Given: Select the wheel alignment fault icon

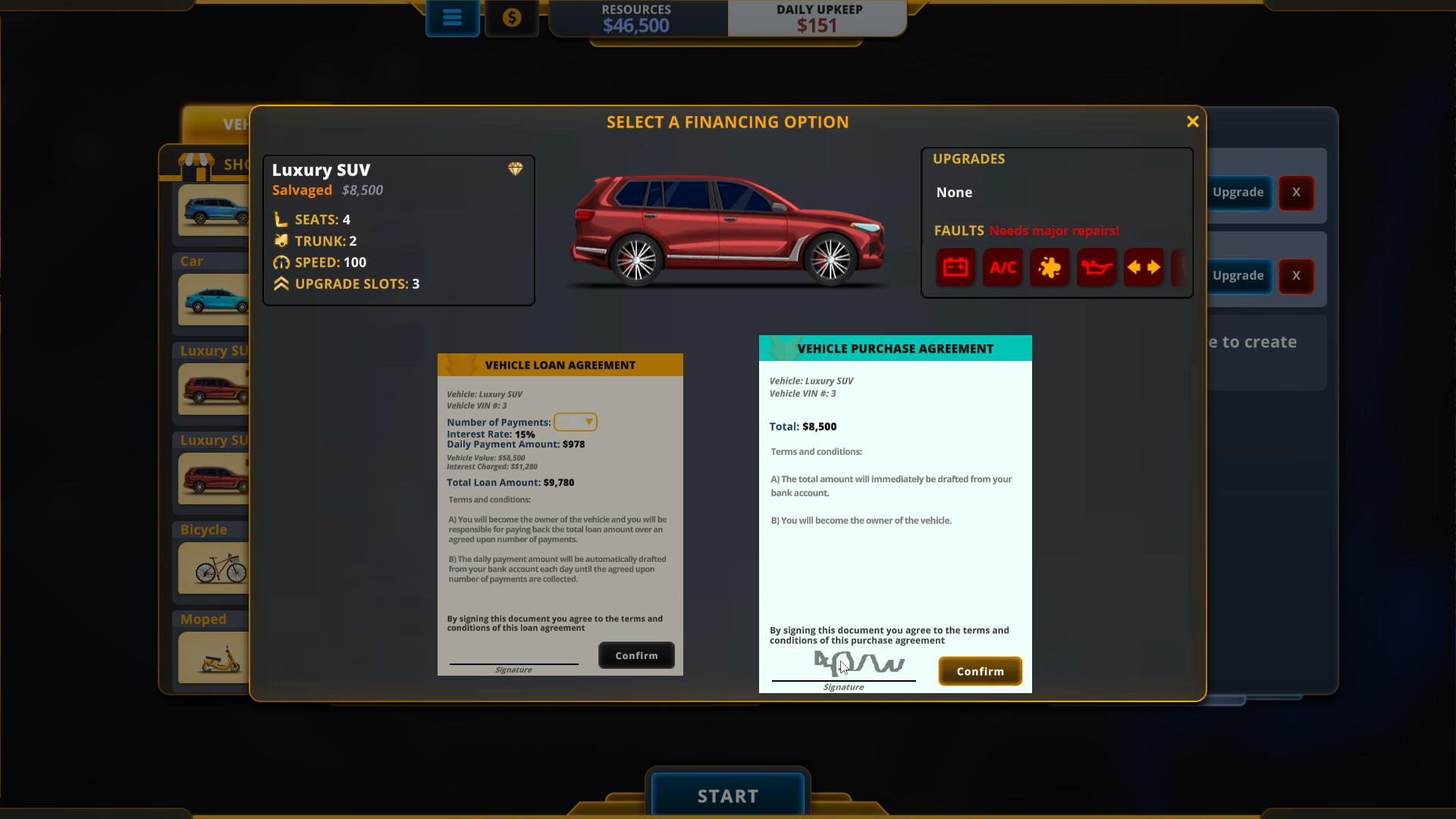Looking at the screenshot, I should tap(1144, 267).
